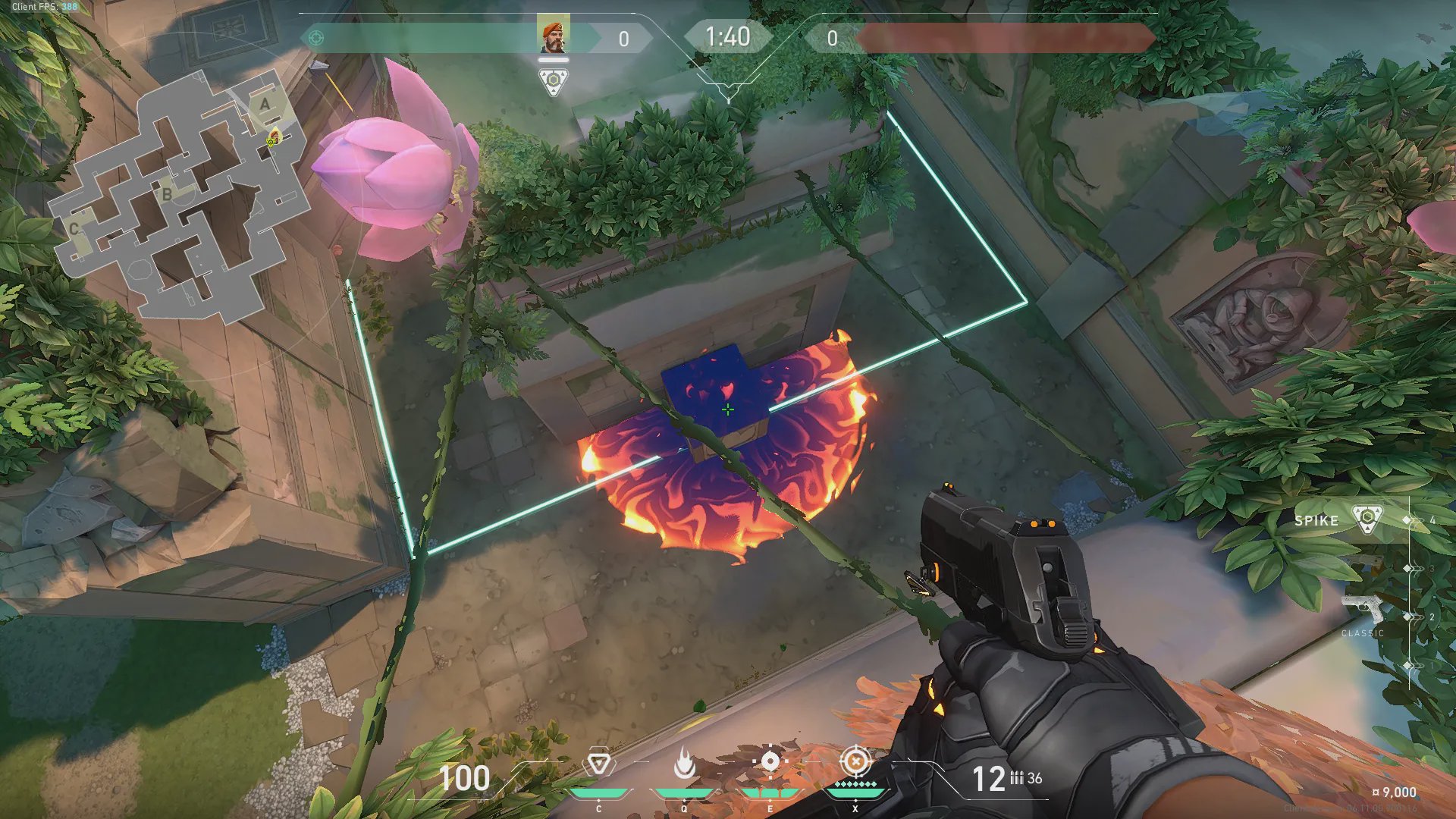1456x819 pixels.
Task: Choose the C site label on minimap
Action: [x=74, y=228]
